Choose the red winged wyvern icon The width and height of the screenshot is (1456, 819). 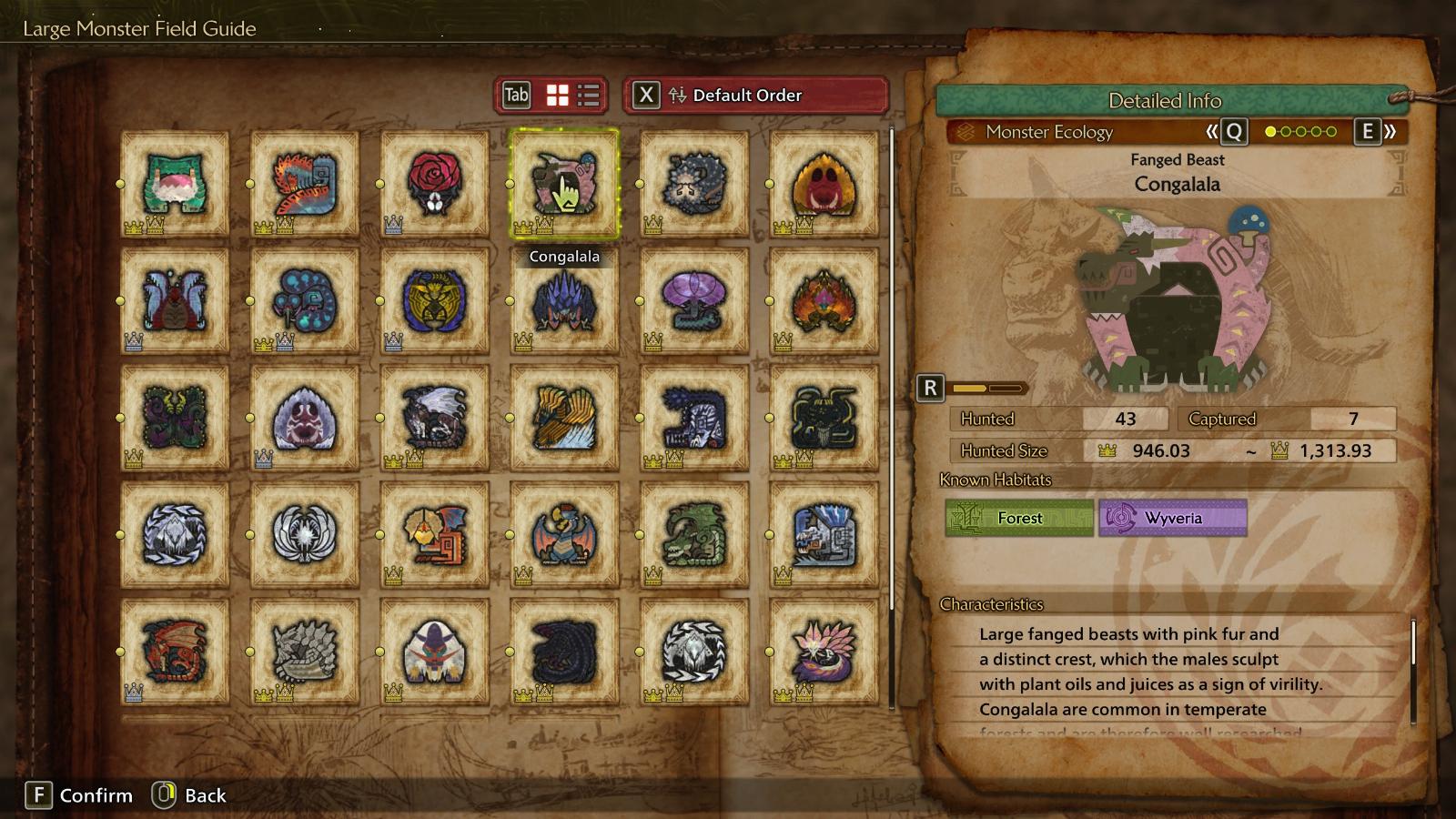click(175, 651)
